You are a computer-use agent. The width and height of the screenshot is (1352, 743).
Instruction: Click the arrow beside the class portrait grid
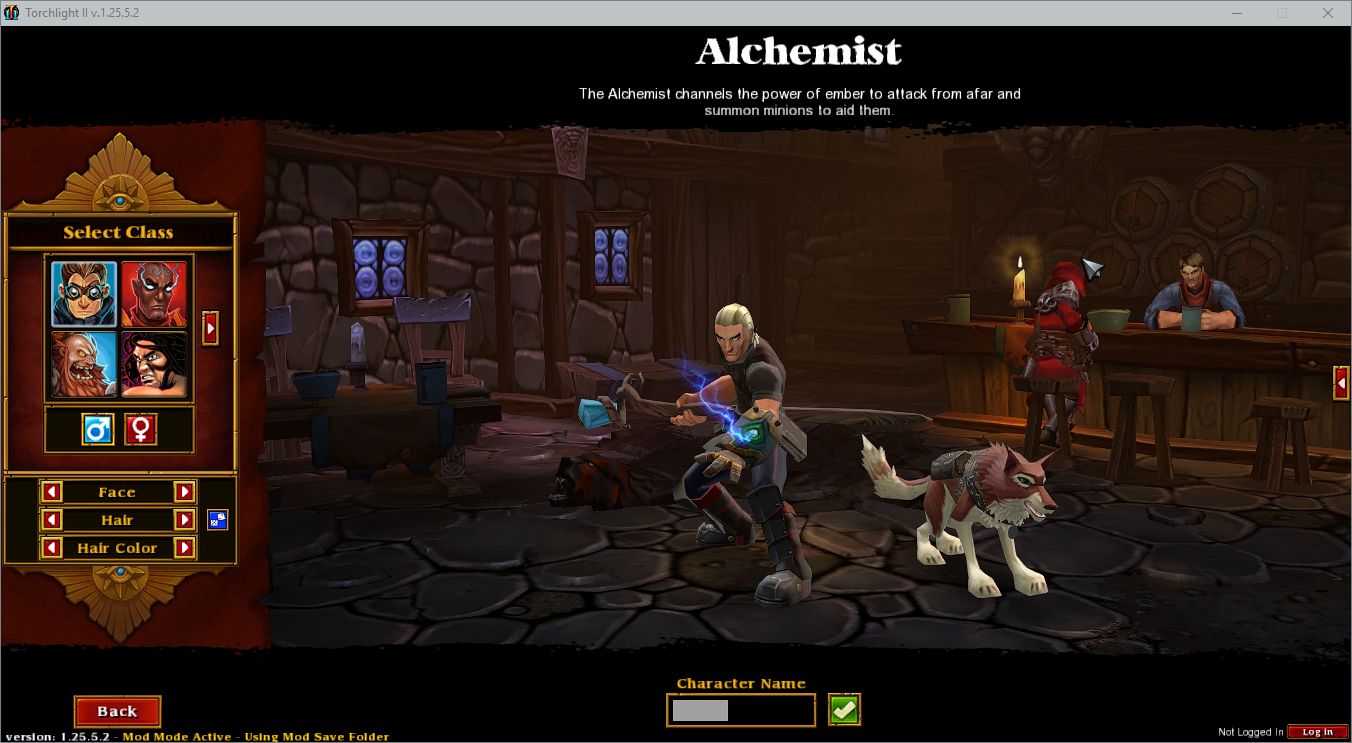pos(210,328)
